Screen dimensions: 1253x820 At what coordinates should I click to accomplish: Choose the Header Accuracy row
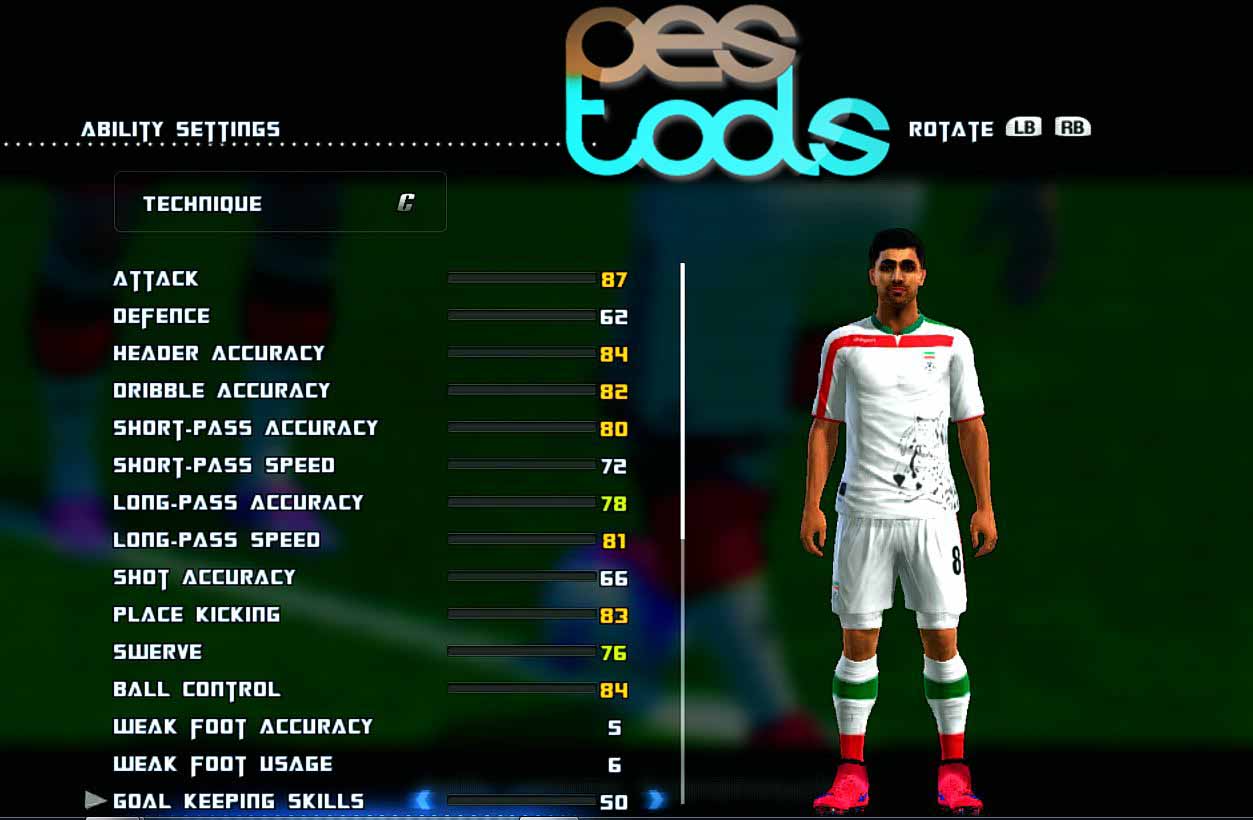(x=219, y=353)
